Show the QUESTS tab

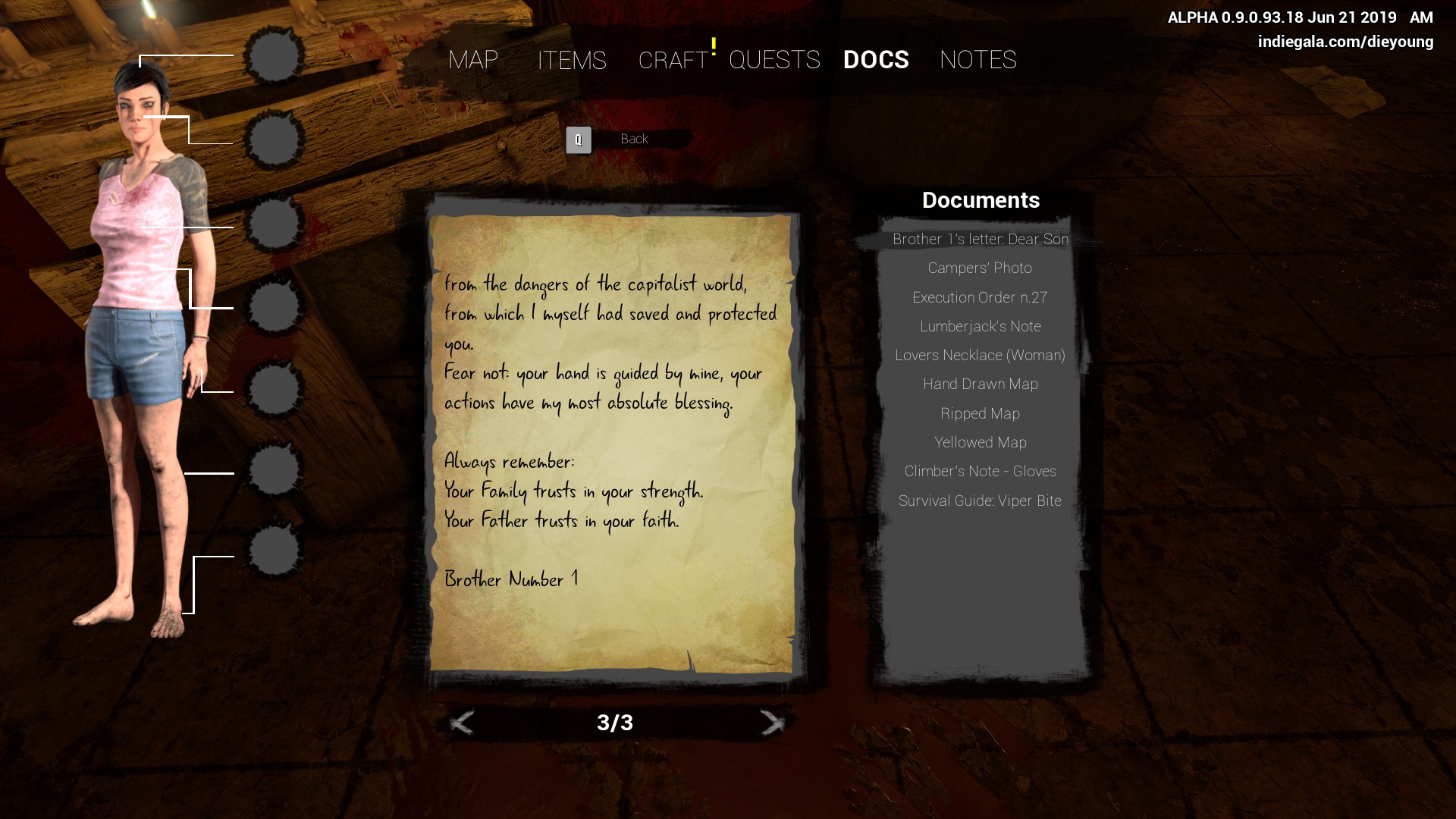tap(774, 60)
